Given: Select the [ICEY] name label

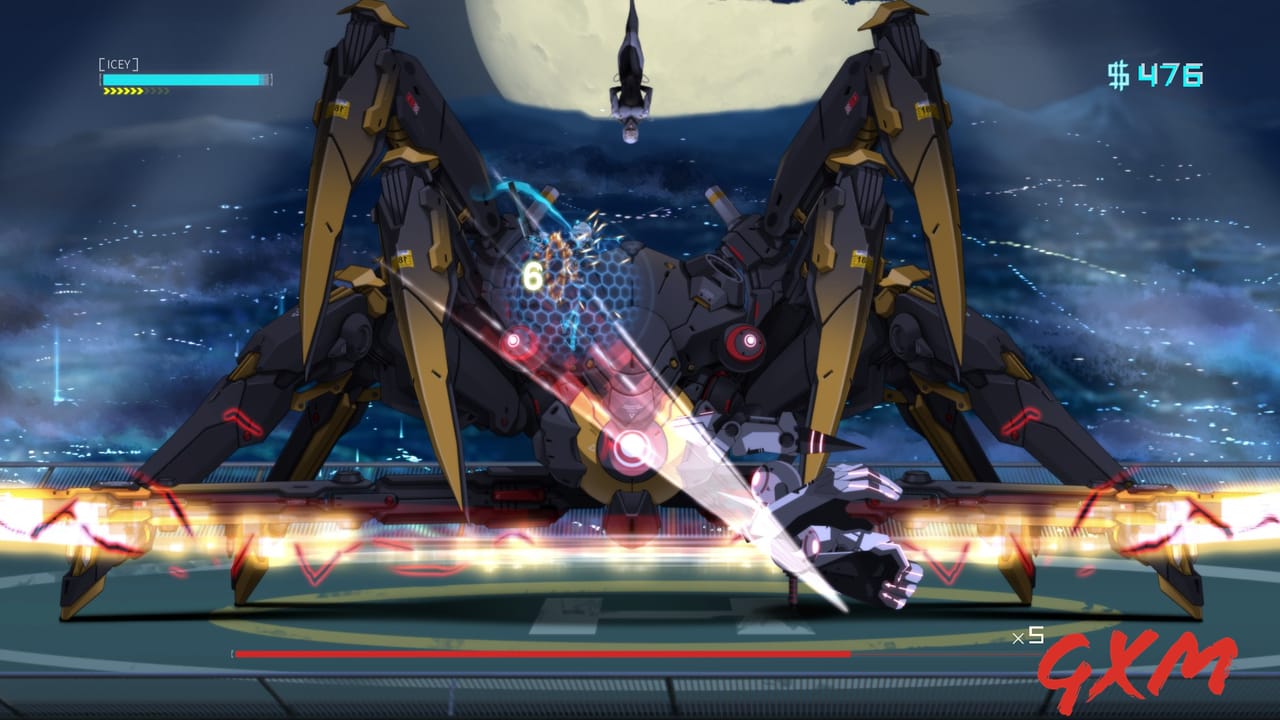Looking at the screenshot, I should point(118,65).
